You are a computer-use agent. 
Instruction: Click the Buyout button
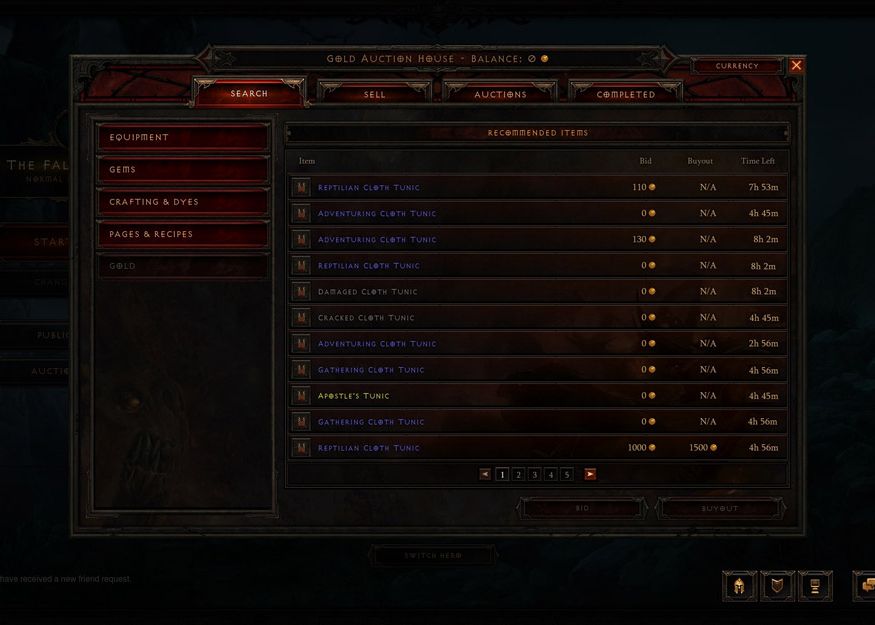tap(719, 508)
